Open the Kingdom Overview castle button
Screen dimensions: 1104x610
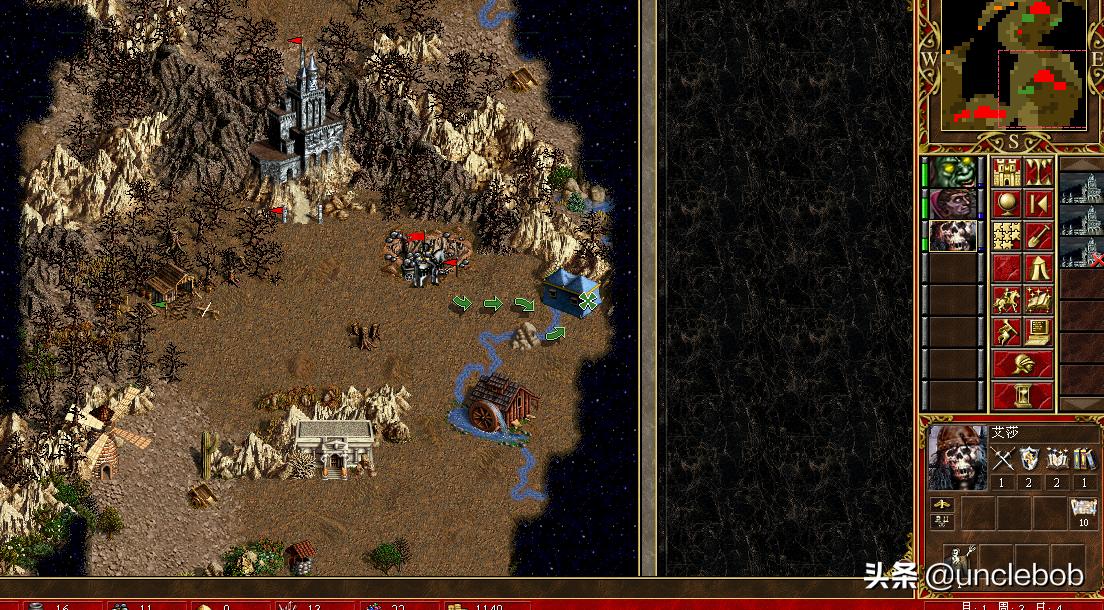point(1008,172)
